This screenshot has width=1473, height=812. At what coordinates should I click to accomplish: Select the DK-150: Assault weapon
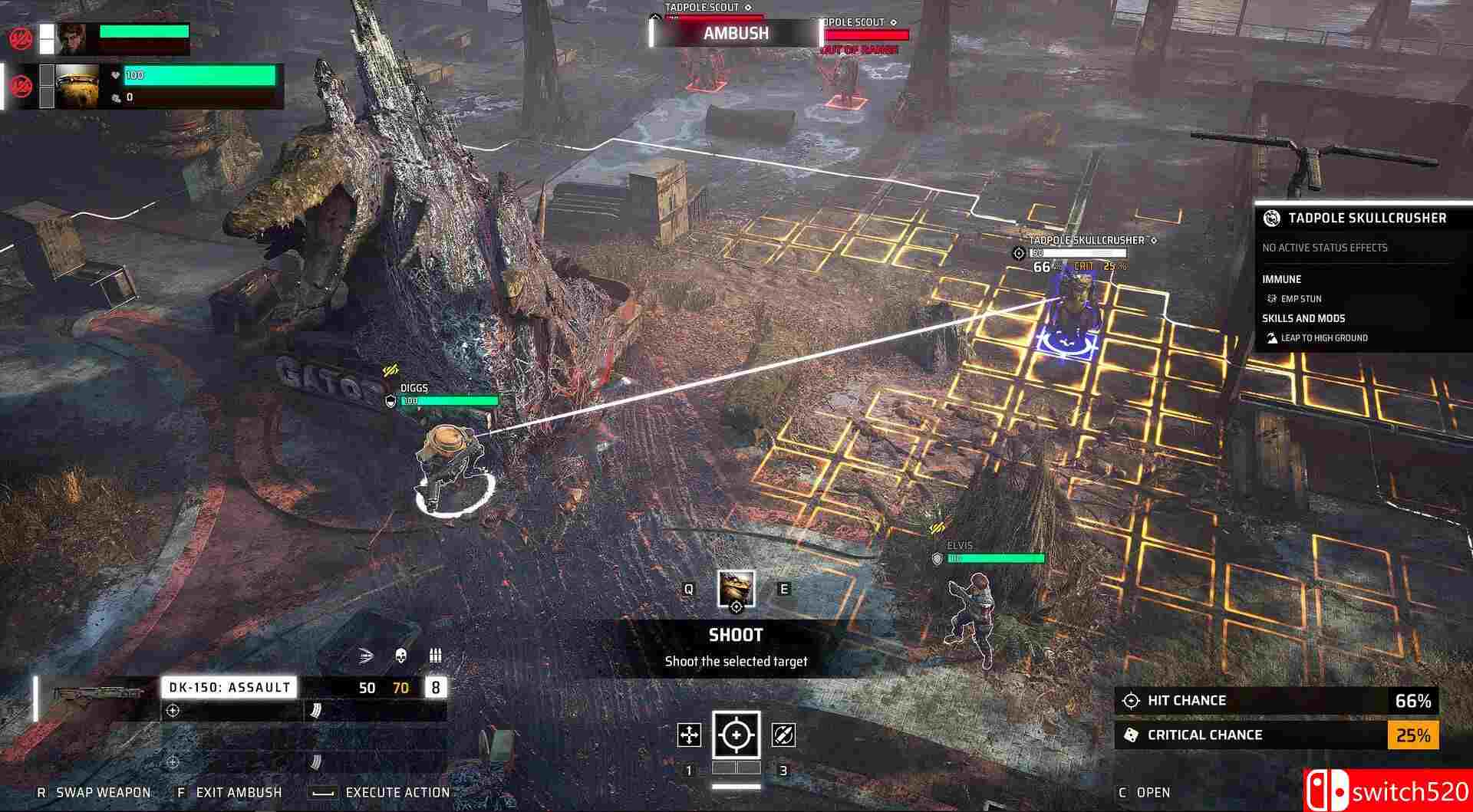coord(229,688)
